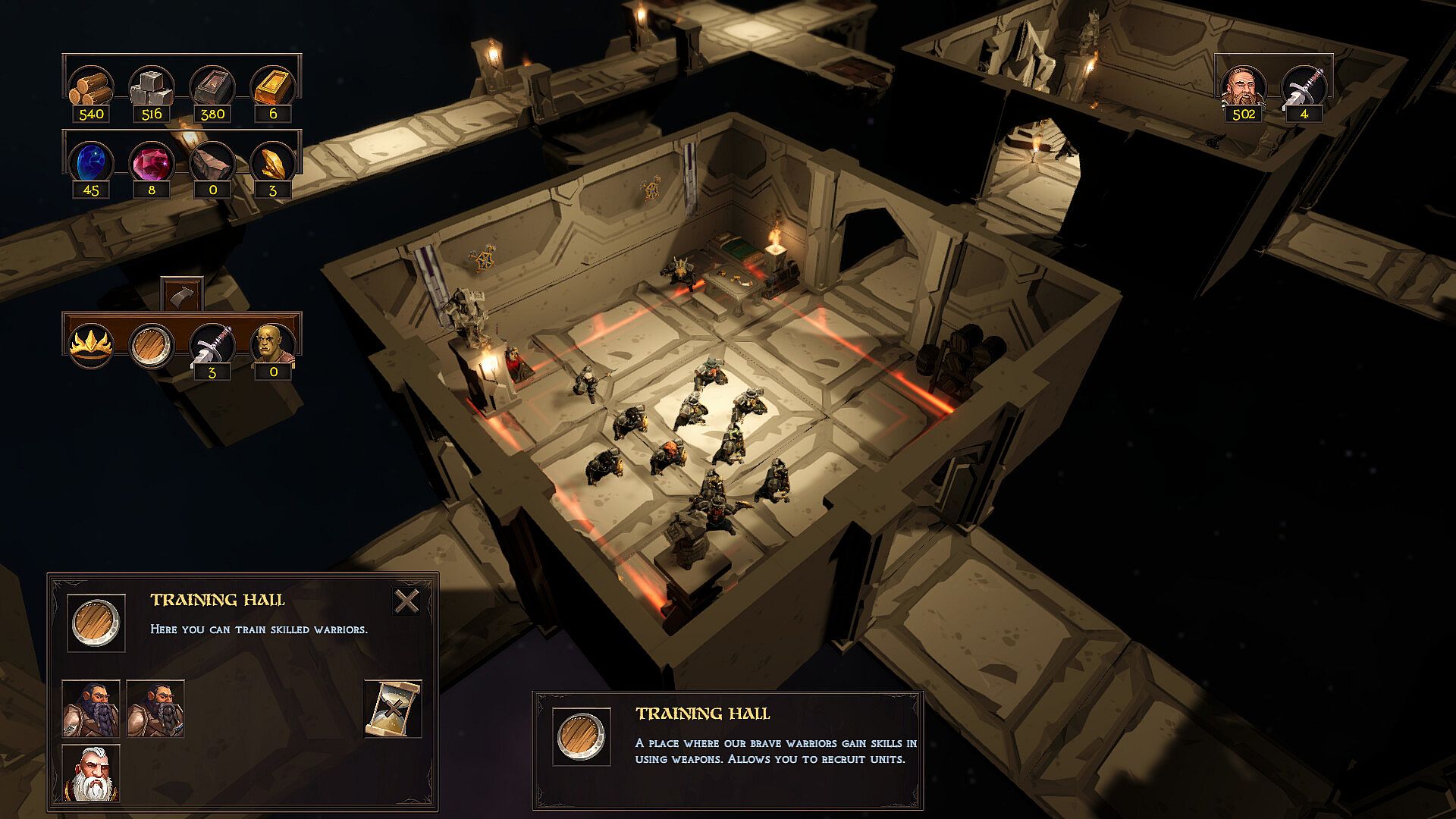
Task: Choose the sword category showing count 3
Action: [212, 345]
